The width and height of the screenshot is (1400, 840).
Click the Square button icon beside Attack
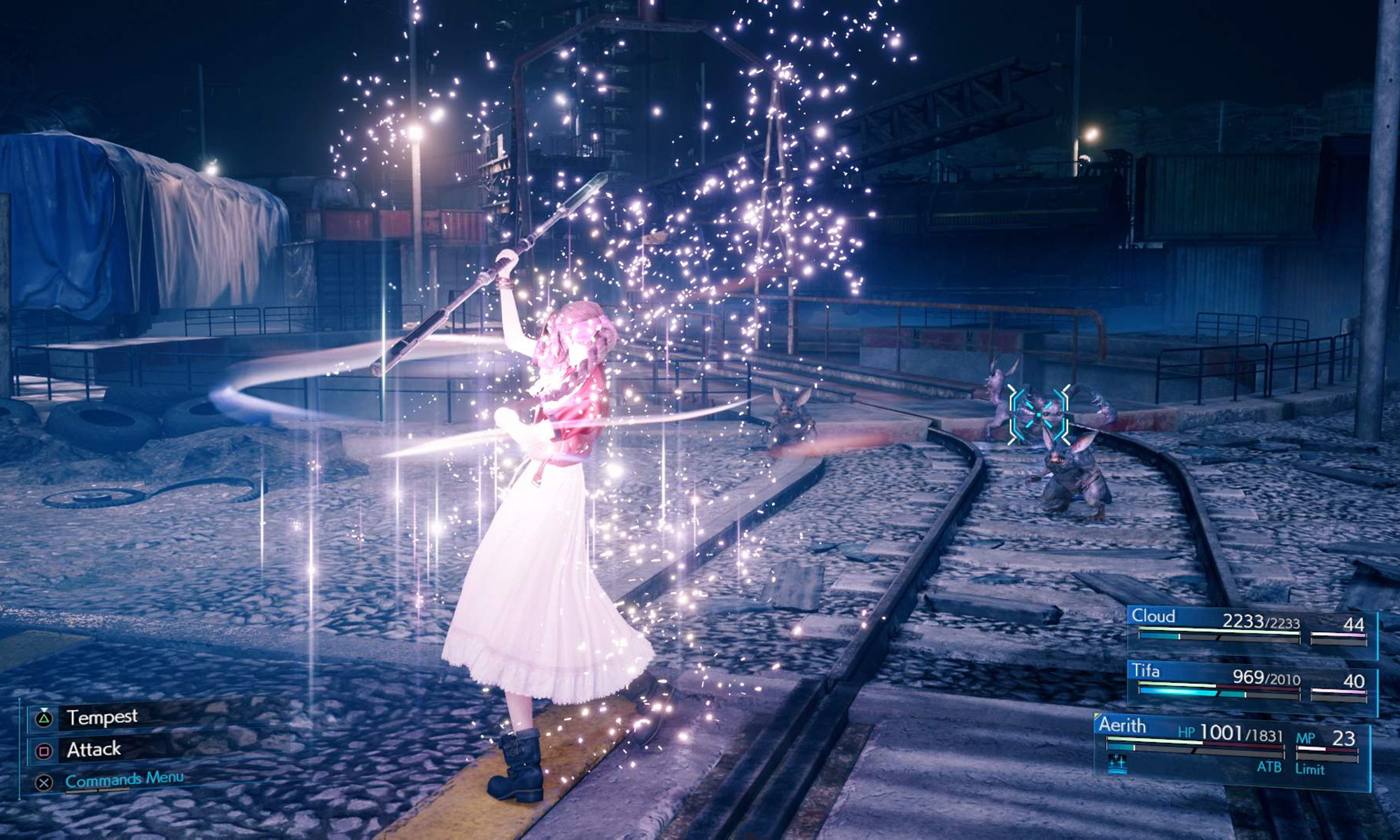(x=43, y=750)
